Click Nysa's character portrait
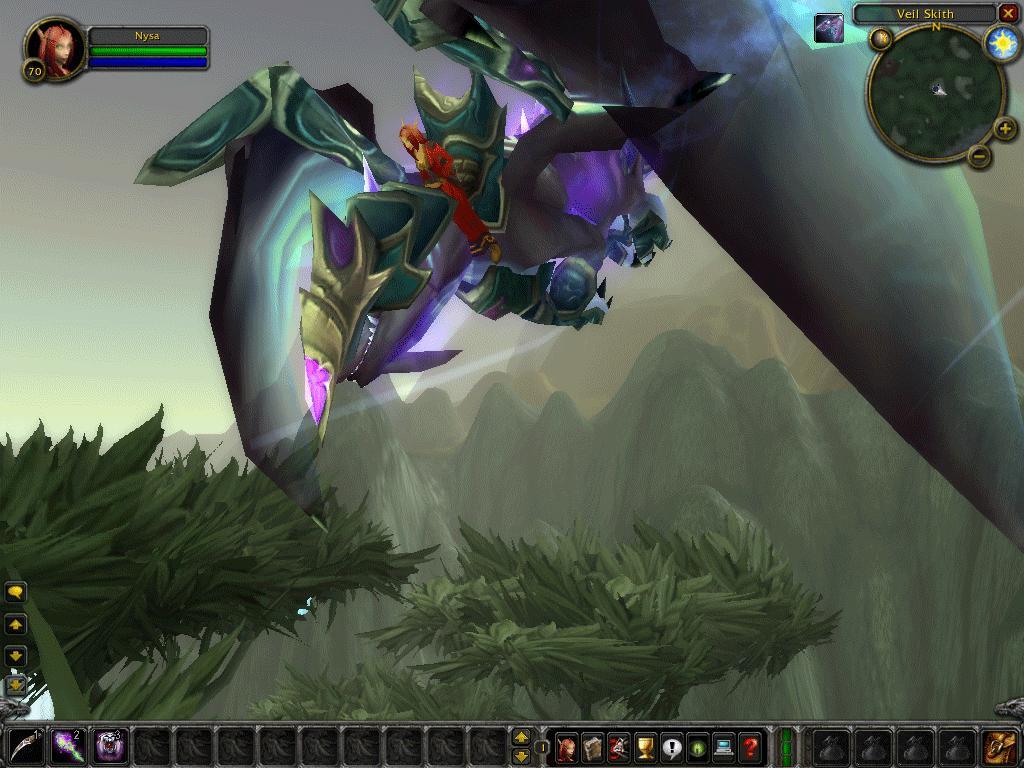 coord(54,48)
